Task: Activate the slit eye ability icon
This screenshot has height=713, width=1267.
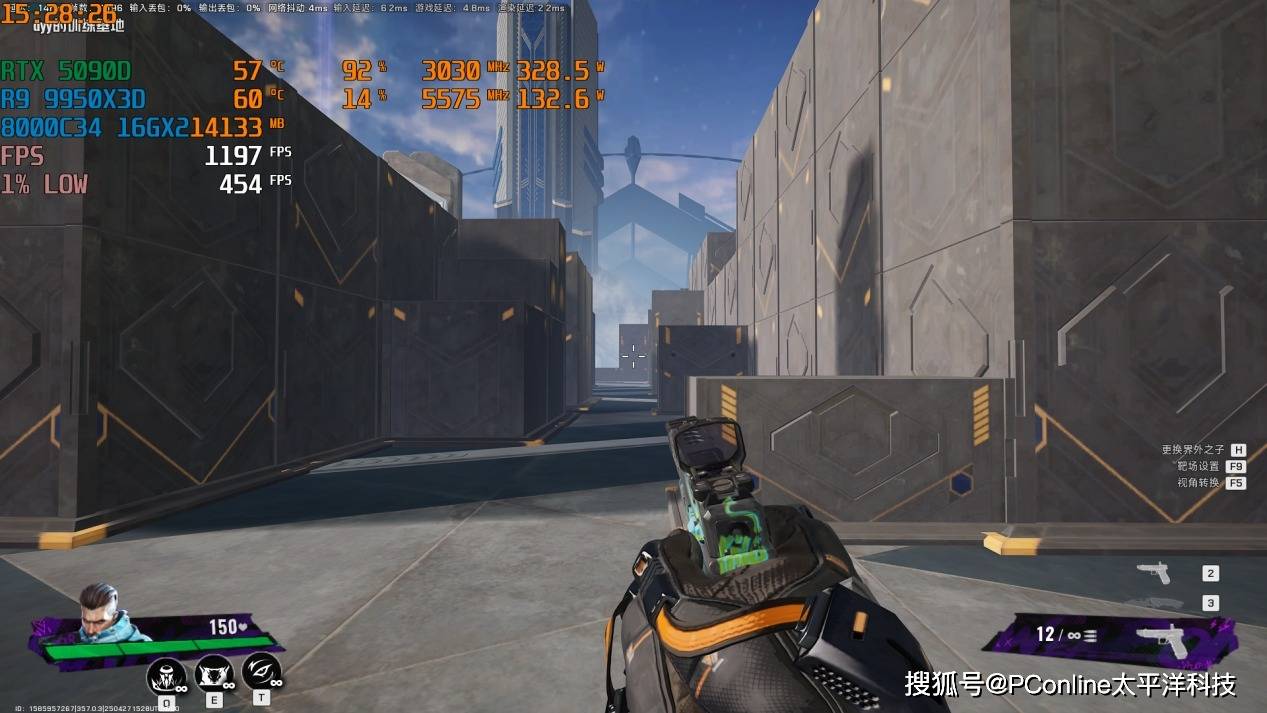Action: tap(261, 671)
